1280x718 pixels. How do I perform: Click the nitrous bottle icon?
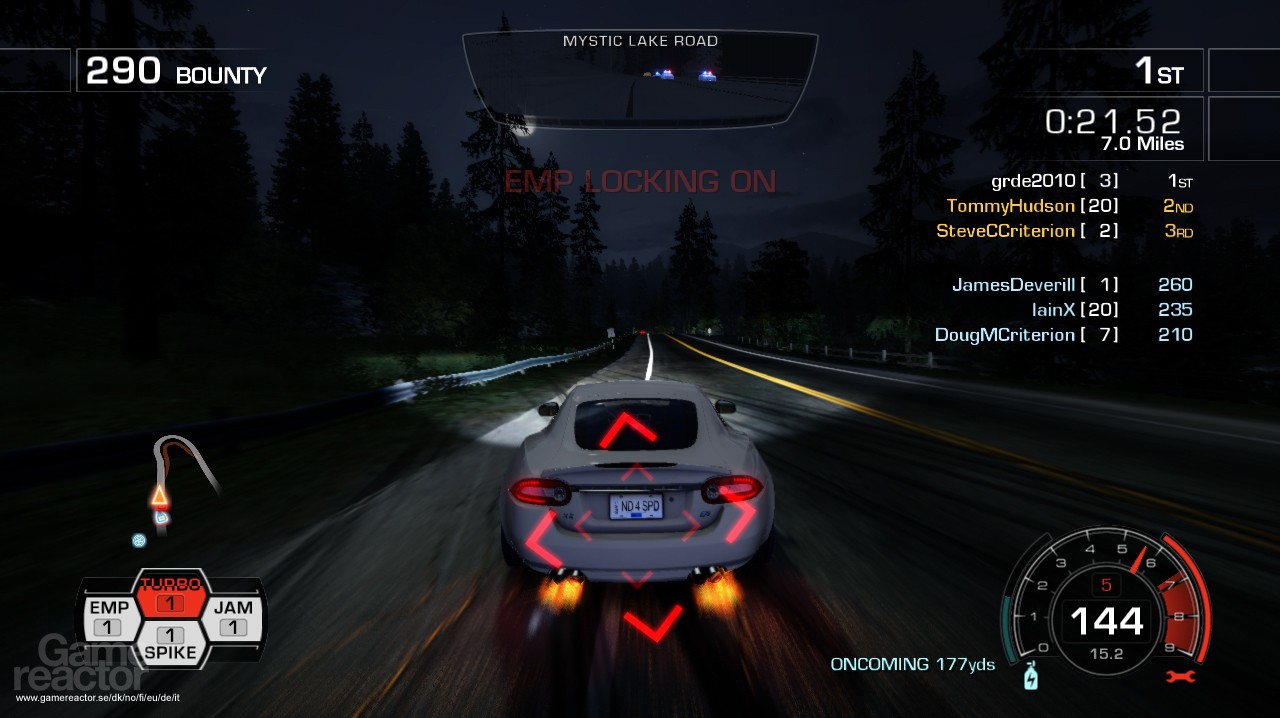coord(1031,678)
